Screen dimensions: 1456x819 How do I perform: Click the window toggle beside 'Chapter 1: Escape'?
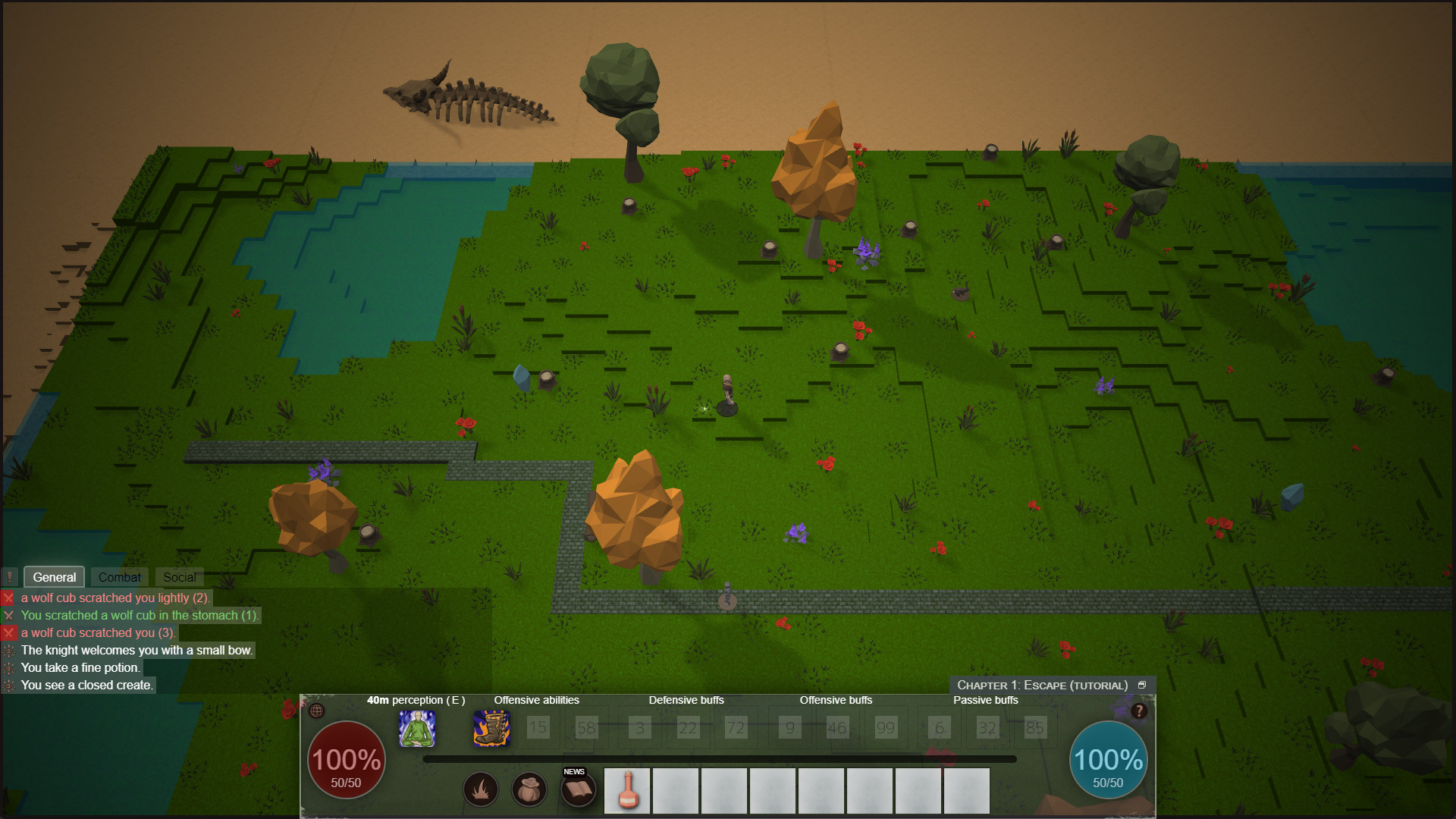1141,683
